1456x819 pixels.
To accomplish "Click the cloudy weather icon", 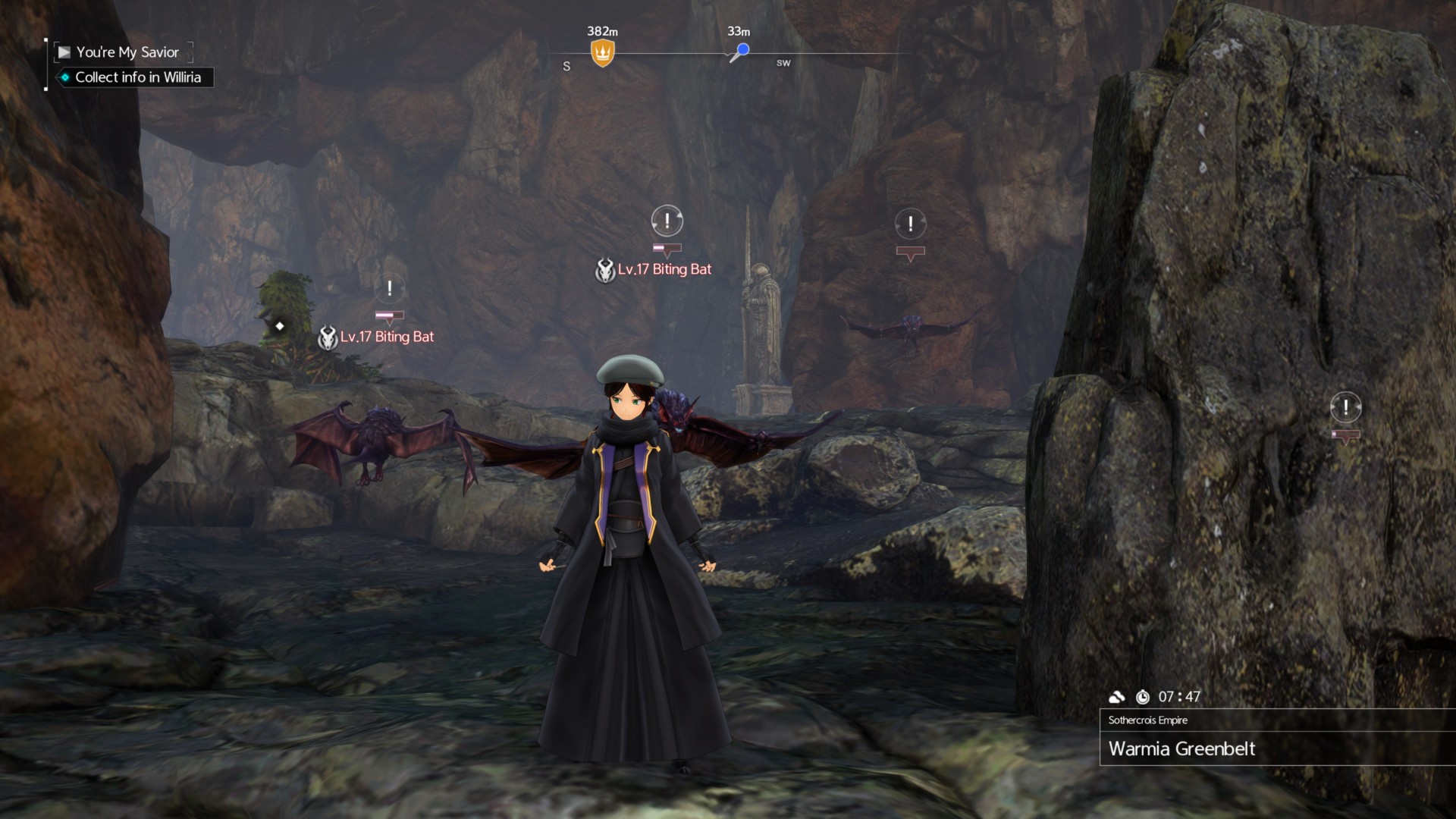I will [x=1118, y=697].
